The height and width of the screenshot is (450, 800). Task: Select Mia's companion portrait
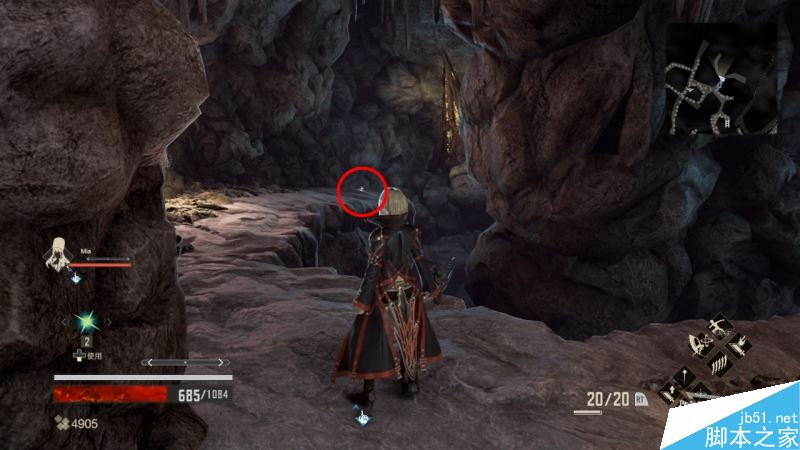click(x=59, y=255)
